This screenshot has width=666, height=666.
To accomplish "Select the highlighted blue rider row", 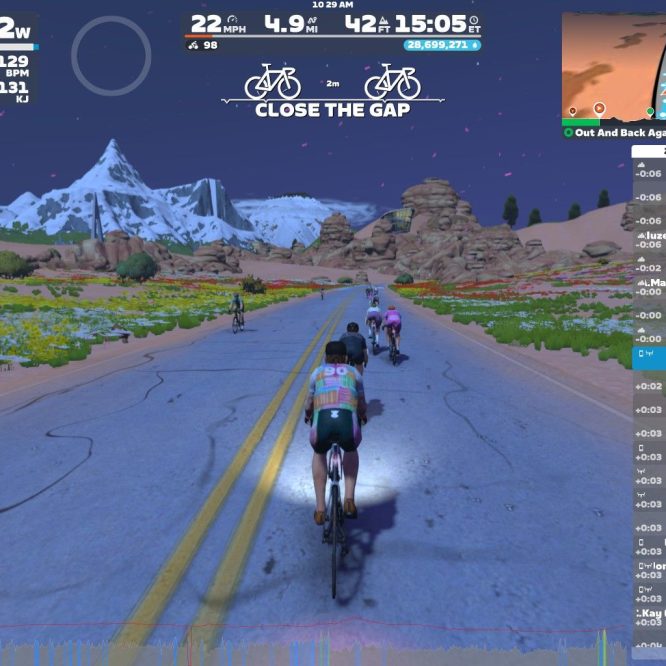I will pyautogui.click(x=649, y=355).
